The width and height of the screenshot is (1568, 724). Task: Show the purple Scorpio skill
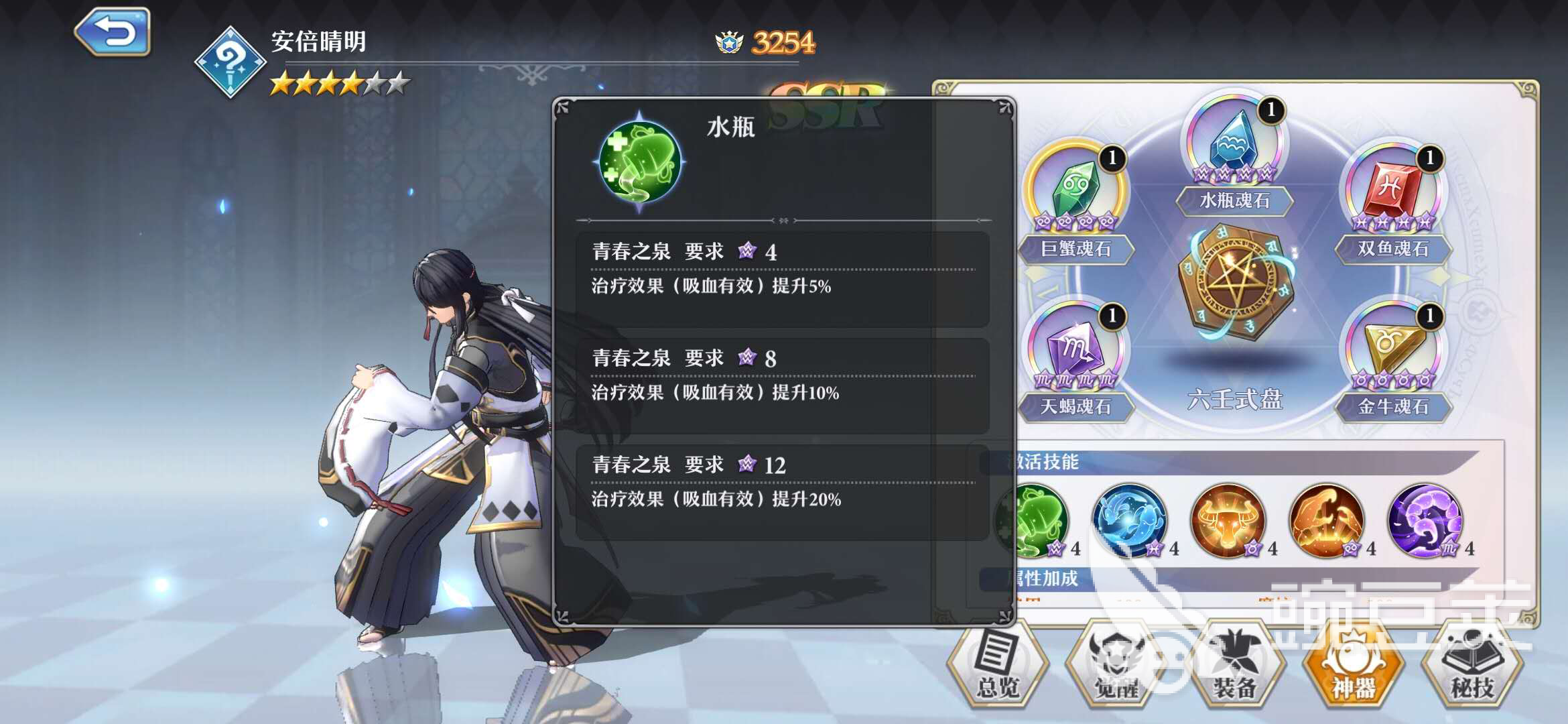1425,520
